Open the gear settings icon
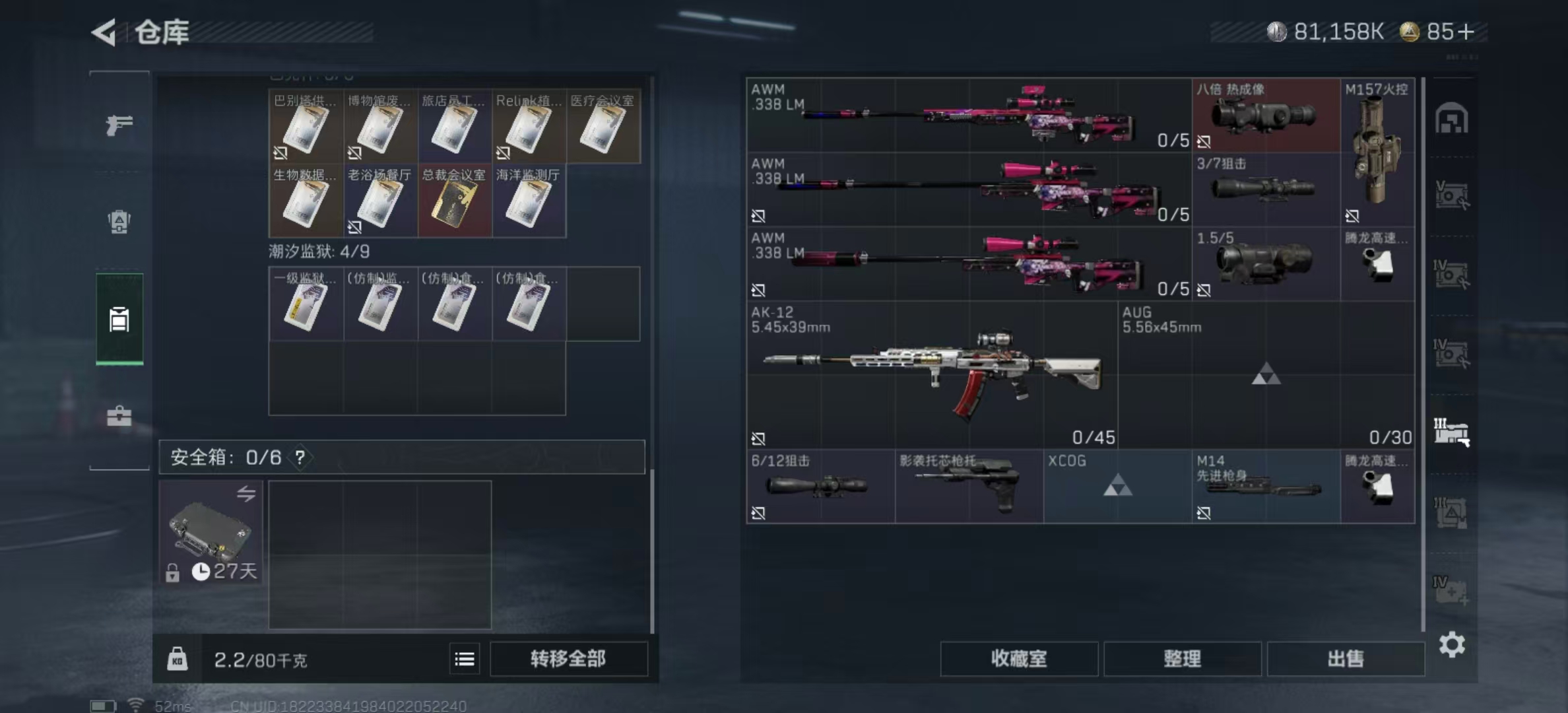Screen dimensions: 1568x713 click(x=1452, y=644)
